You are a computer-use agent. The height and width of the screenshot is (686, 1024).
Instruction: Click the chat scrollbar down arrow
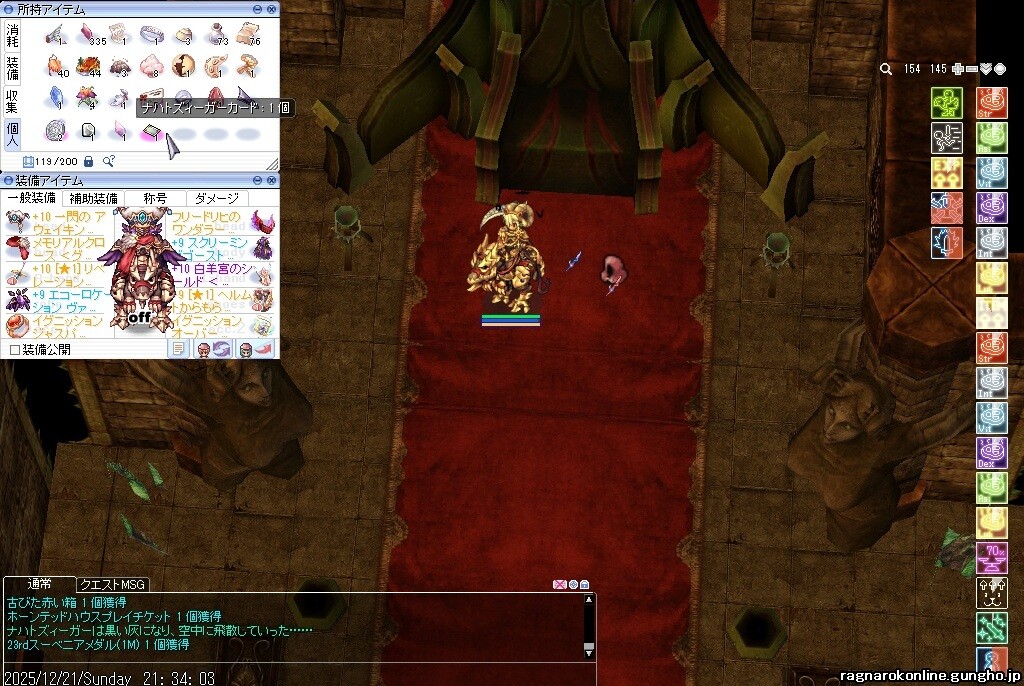click(589, 653)
